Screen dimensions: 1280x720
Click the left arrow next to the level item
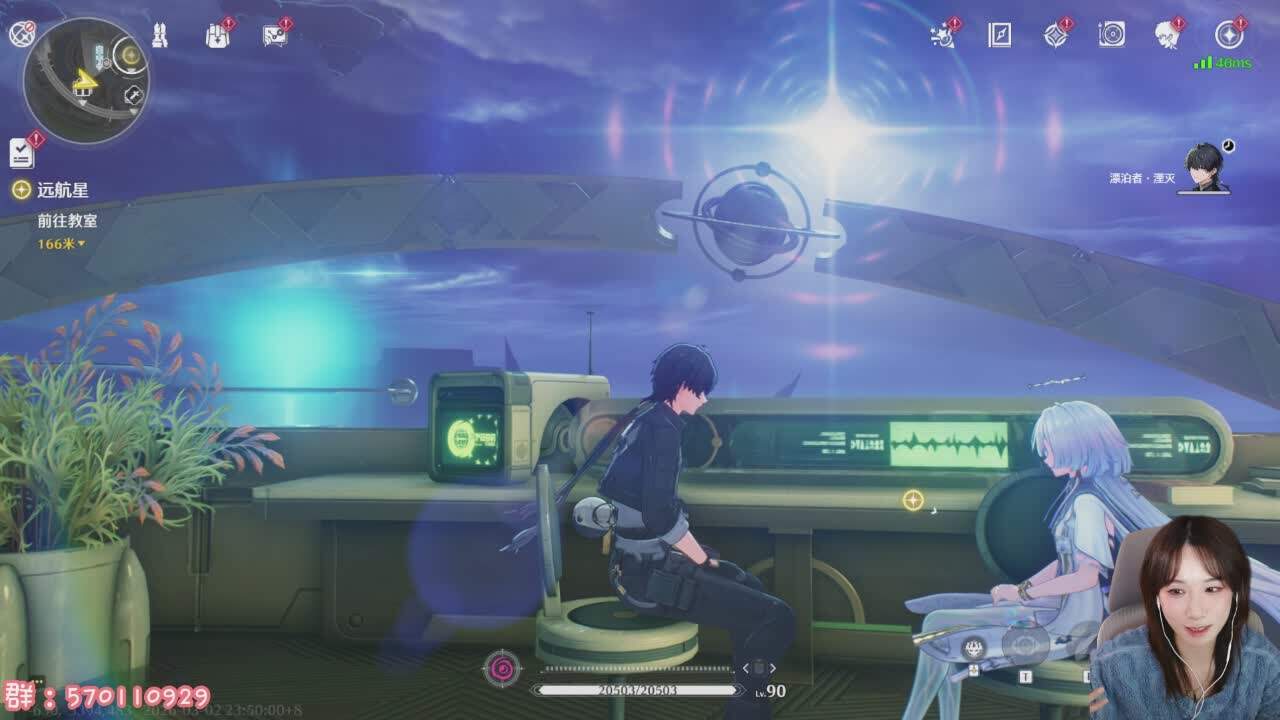[745, 668]
